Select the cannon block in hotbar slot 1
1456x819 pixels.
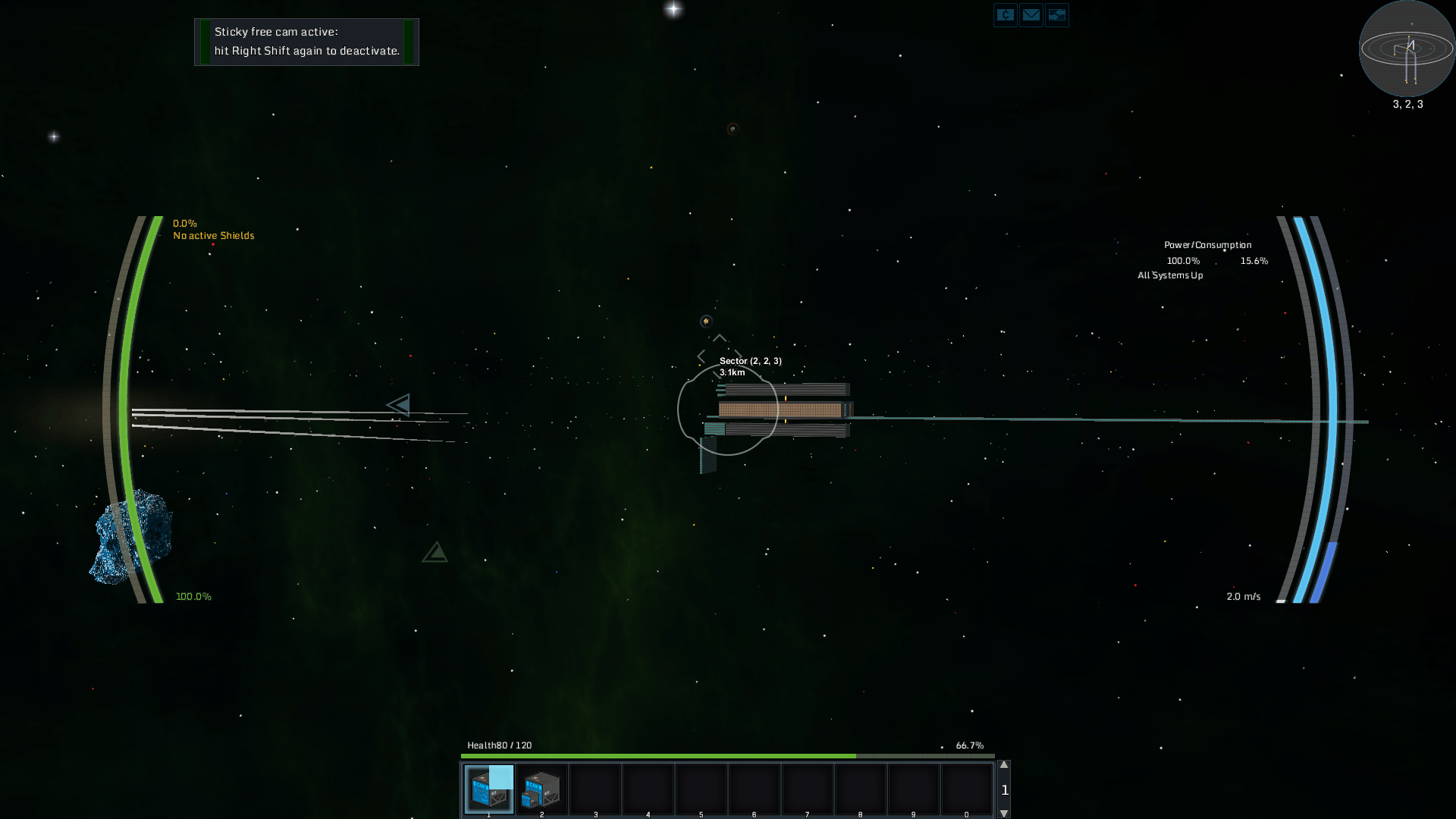tap(489, 788)
